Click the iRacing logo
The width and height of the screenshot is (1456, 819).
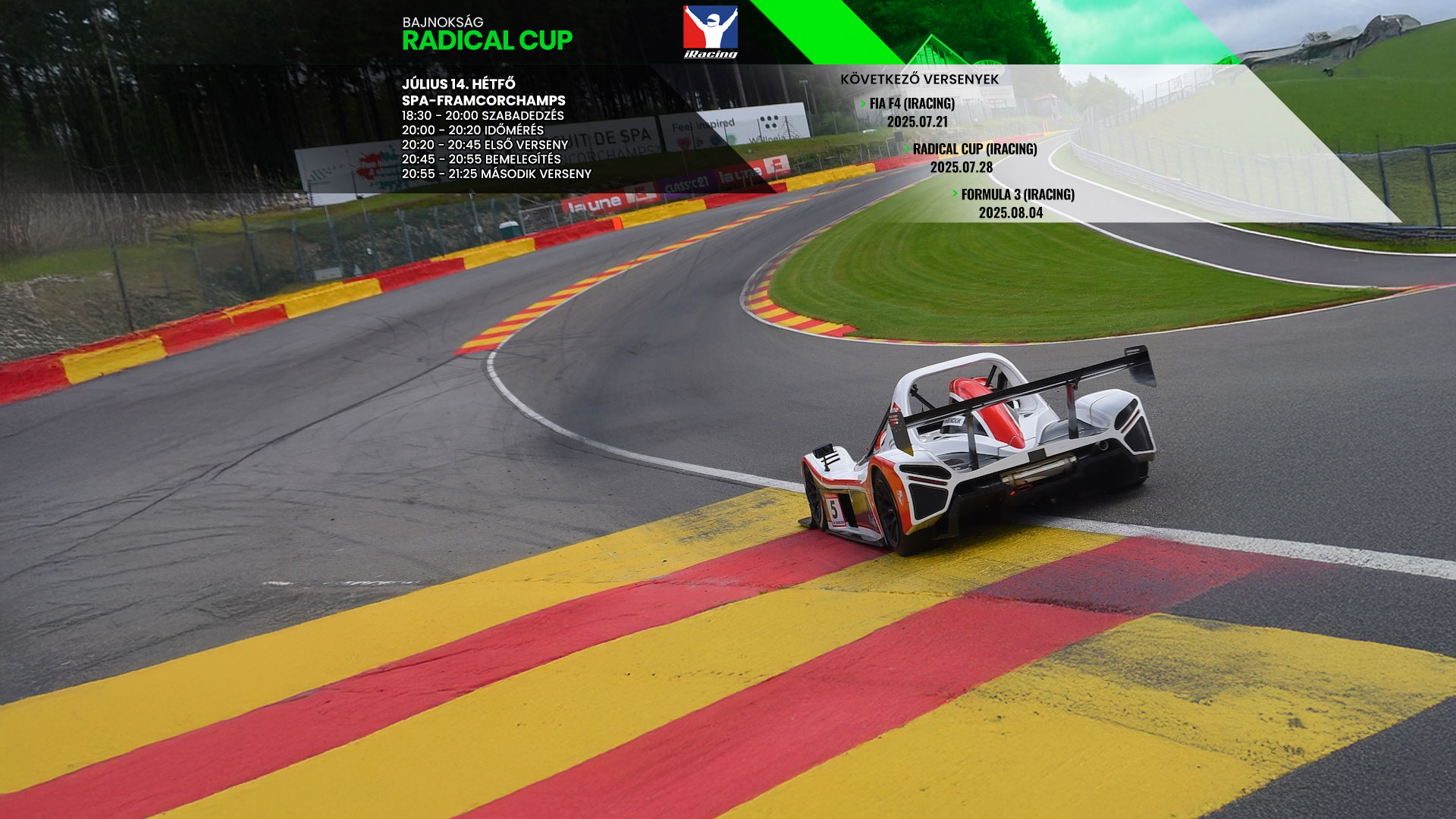point(710,32)
